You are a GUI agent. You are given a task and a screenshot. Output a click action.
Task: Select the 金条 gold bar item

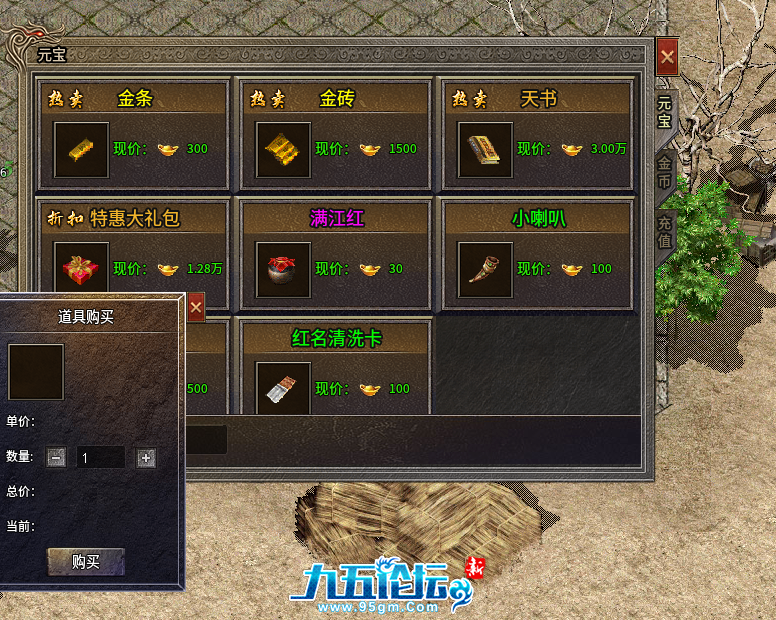(x=82, y=150)
